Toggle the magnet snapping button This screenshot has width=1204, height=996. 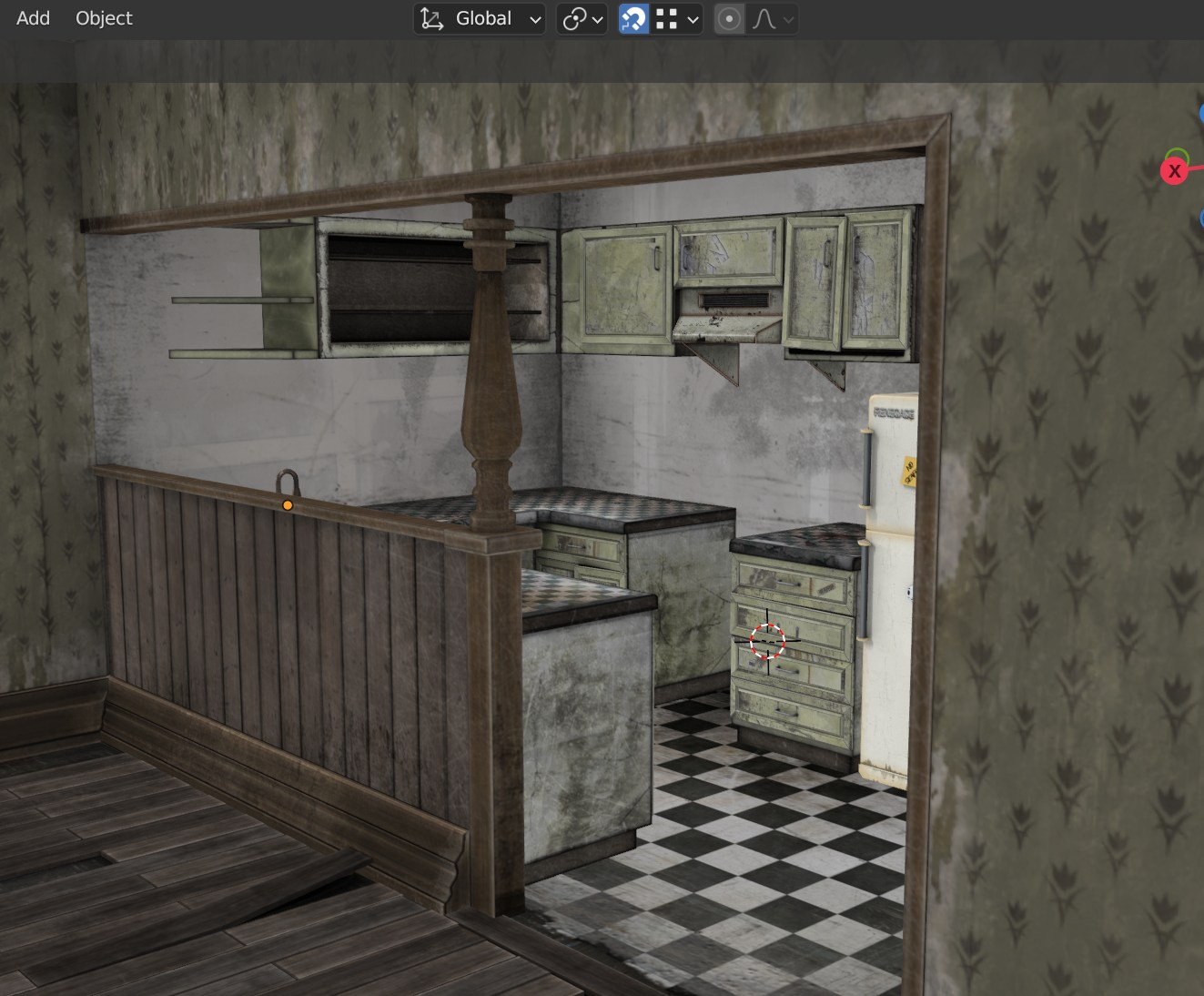[633, 18]
